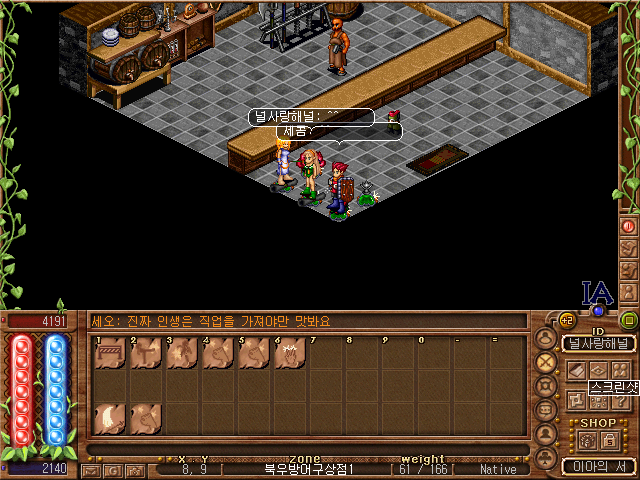The height and width of the screenshot is (480, 640).
Task: Open the left SHOP icon button
Action: point(587,438)
